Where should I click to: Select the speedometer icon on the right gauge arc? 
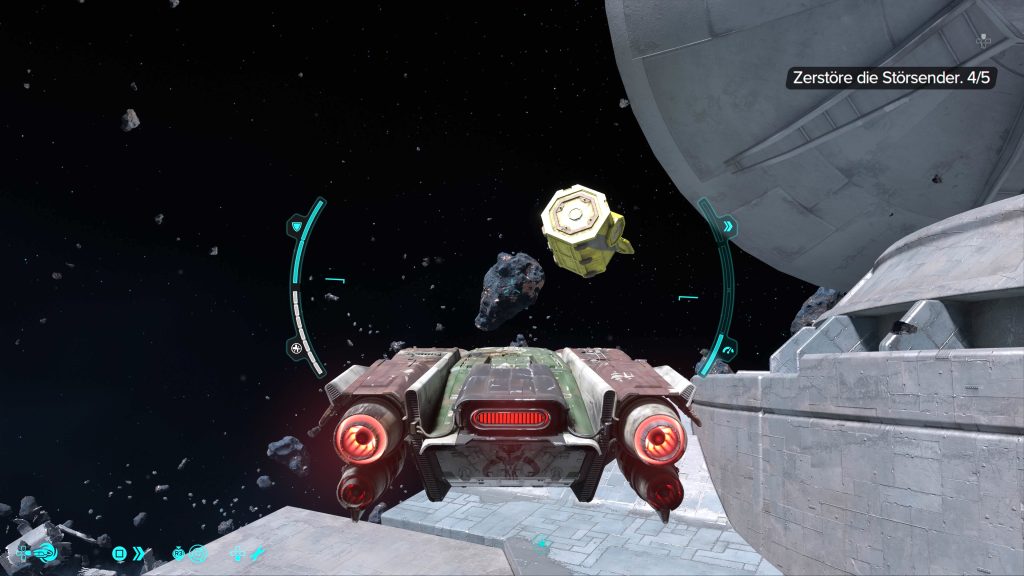(728, 350)
